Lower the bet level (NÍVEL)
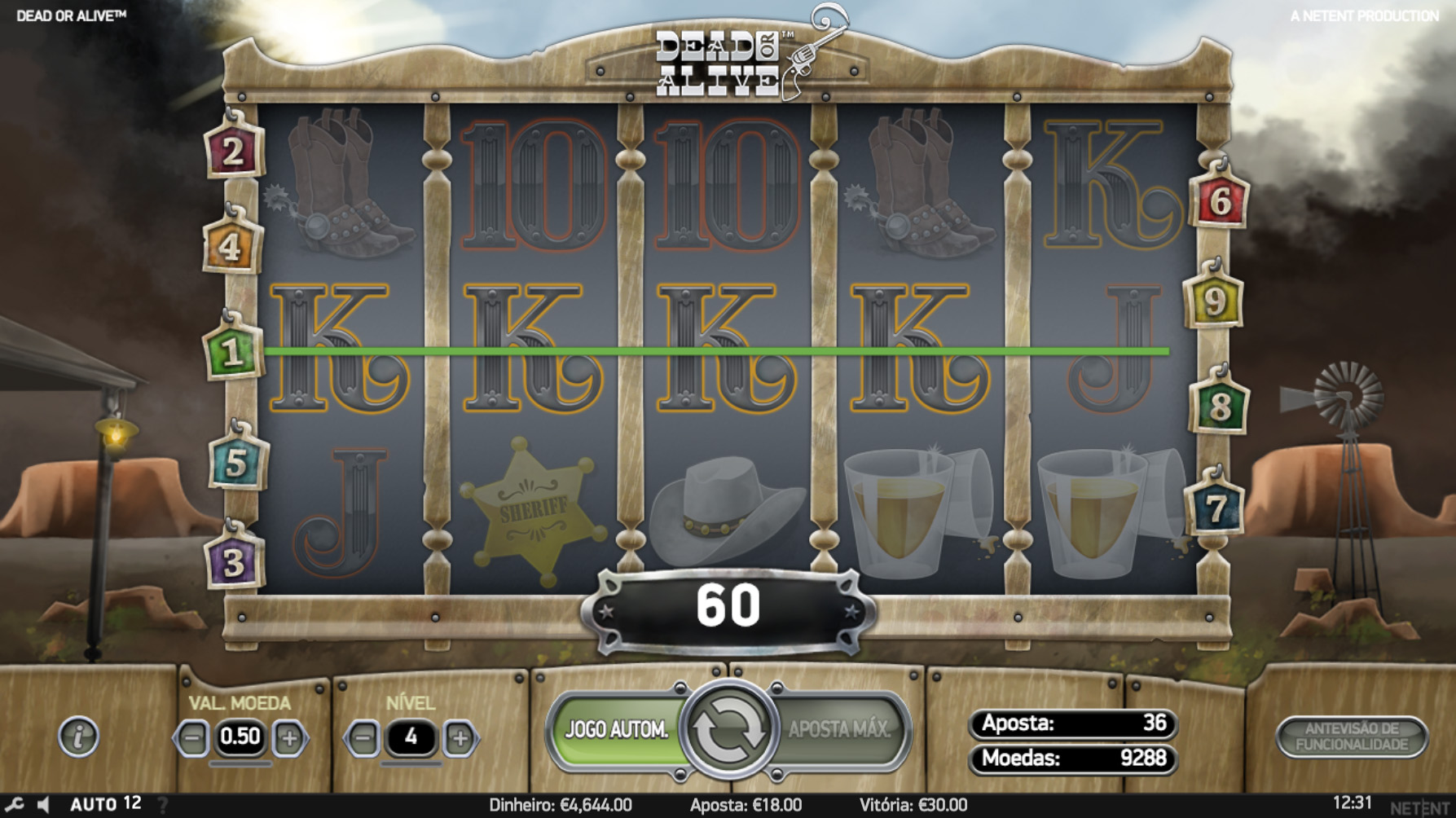This screenshot has width=1456, height=818. 363,738
